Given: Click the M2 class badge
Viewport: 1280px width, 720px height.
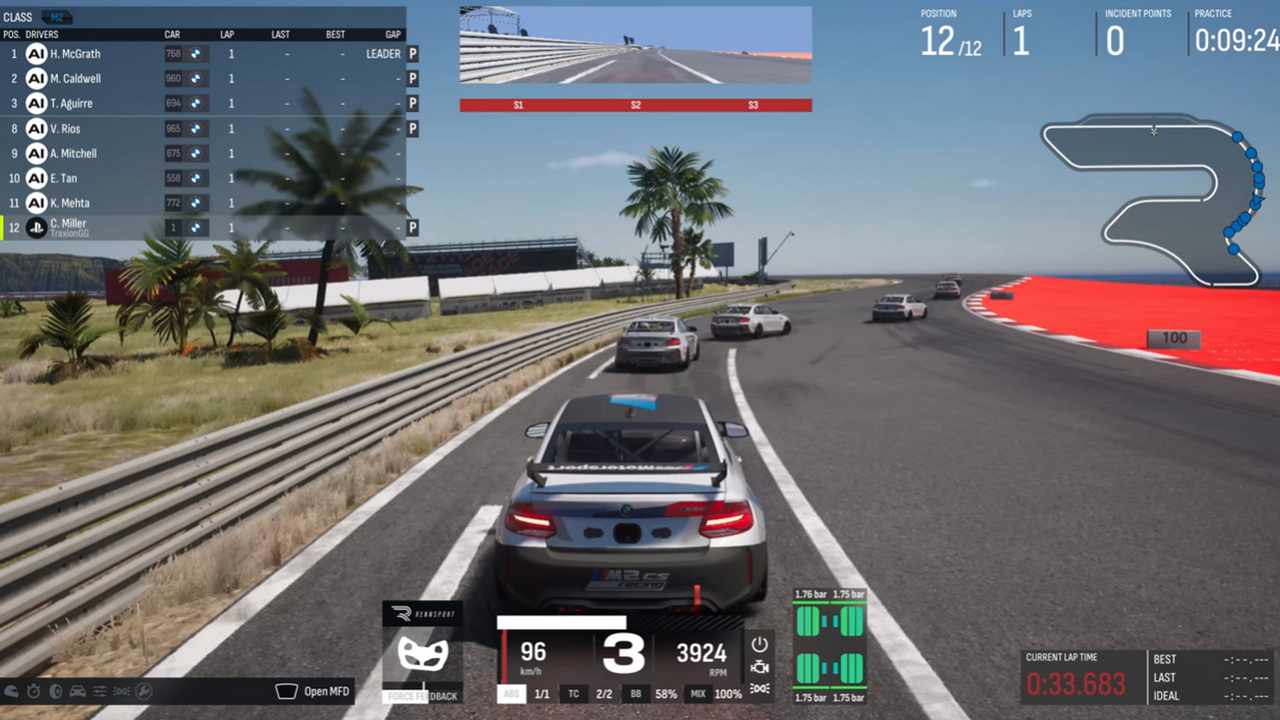Looking at the screenshot, I should point(58,17).
